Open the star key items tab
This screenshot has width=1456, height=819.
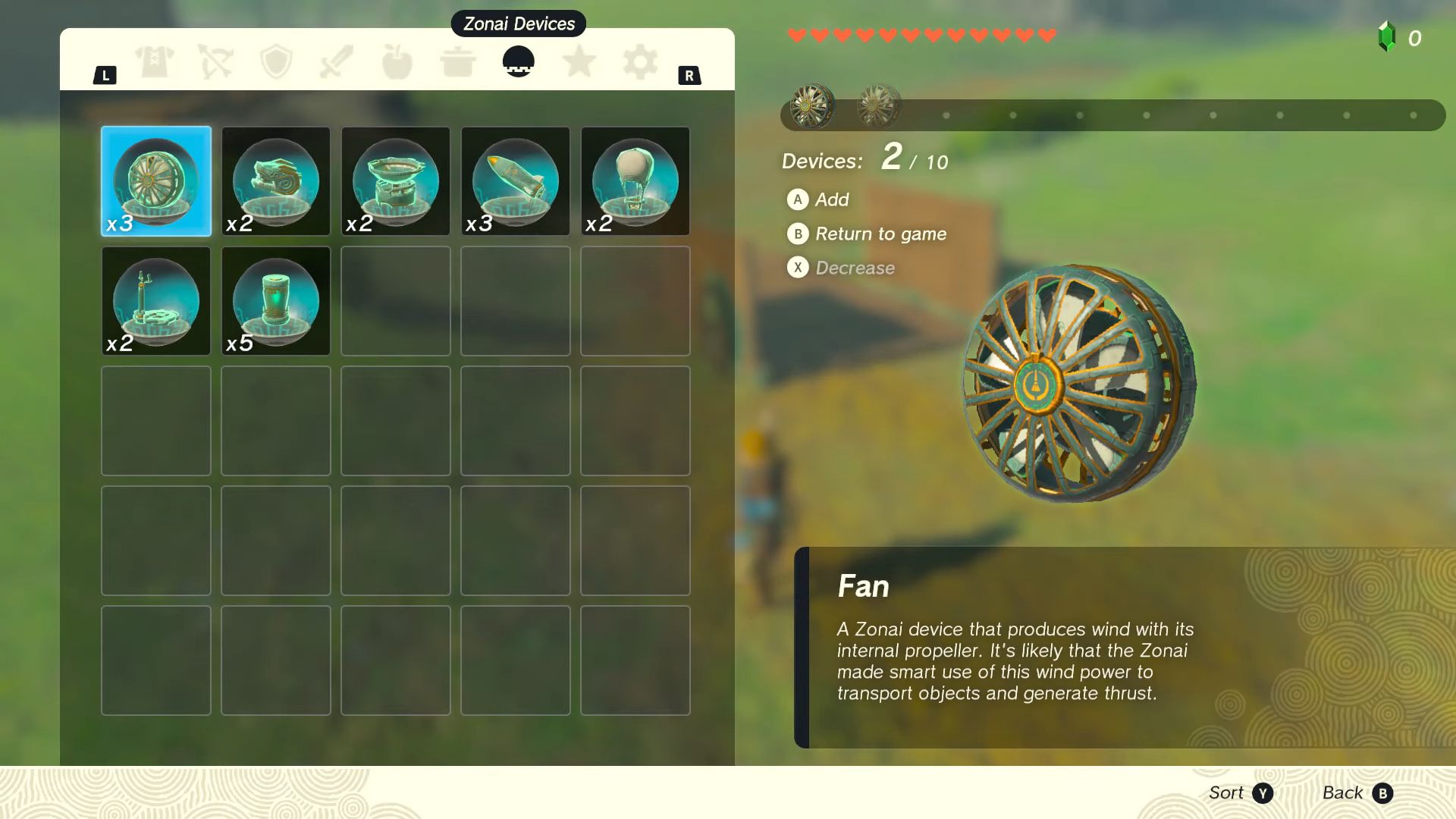tap(579, 61)
